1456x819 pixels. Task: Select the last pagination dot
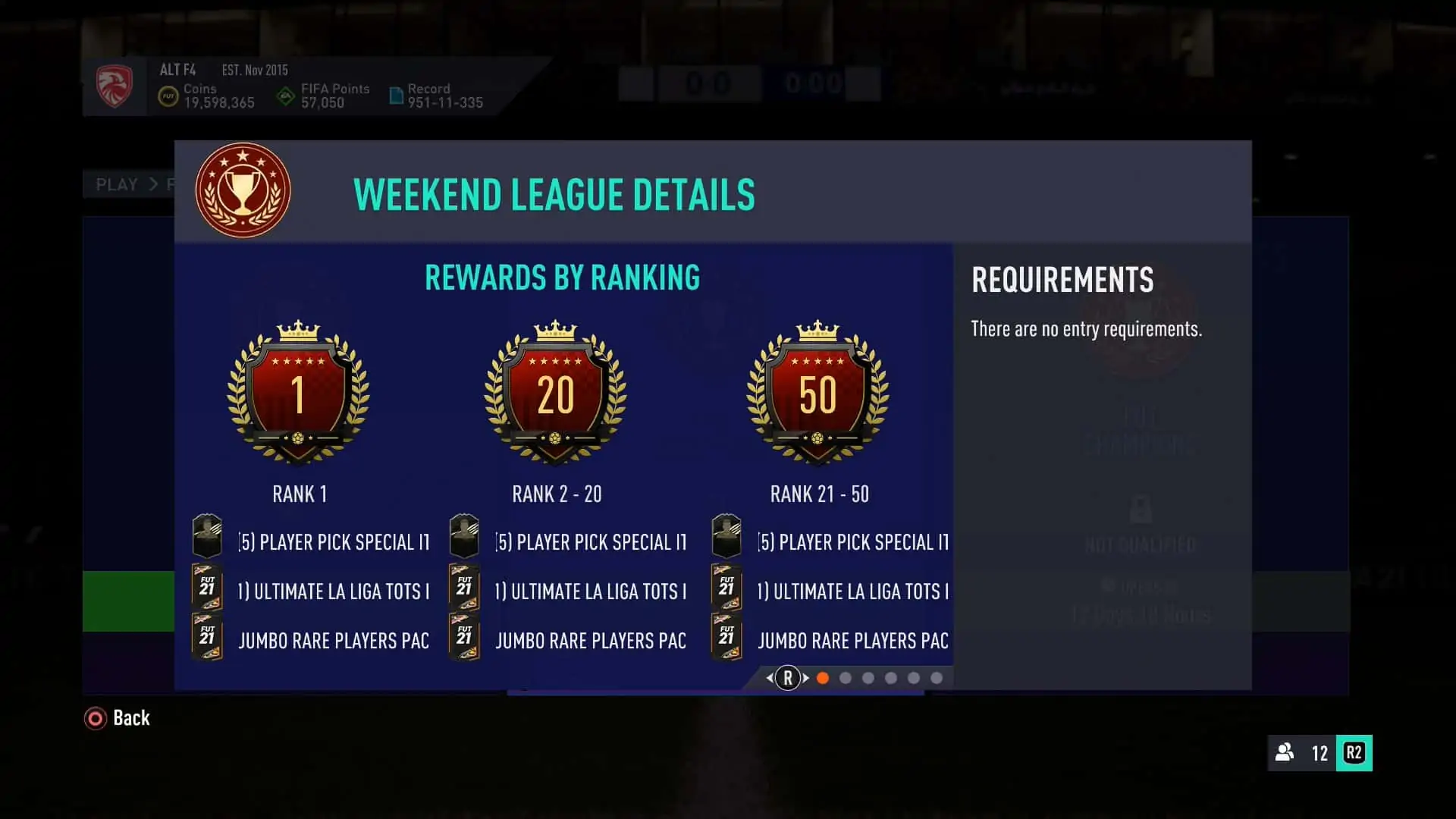[x=936, y=677]
